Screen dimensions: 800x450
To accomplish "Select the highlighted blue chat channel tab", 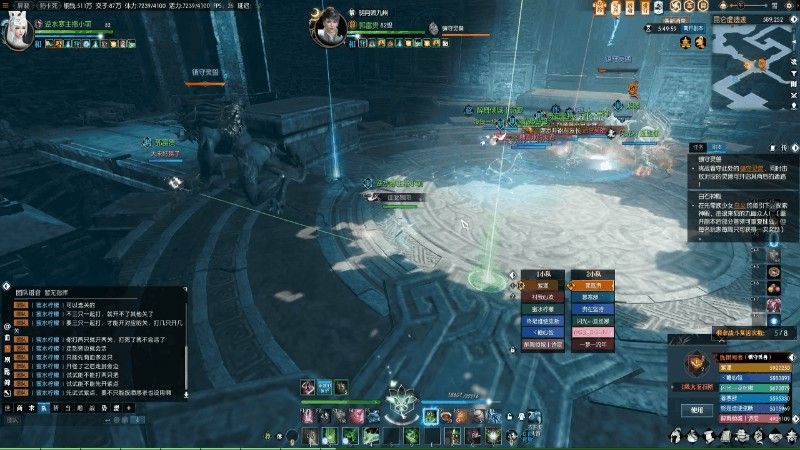I will (43, 408).
